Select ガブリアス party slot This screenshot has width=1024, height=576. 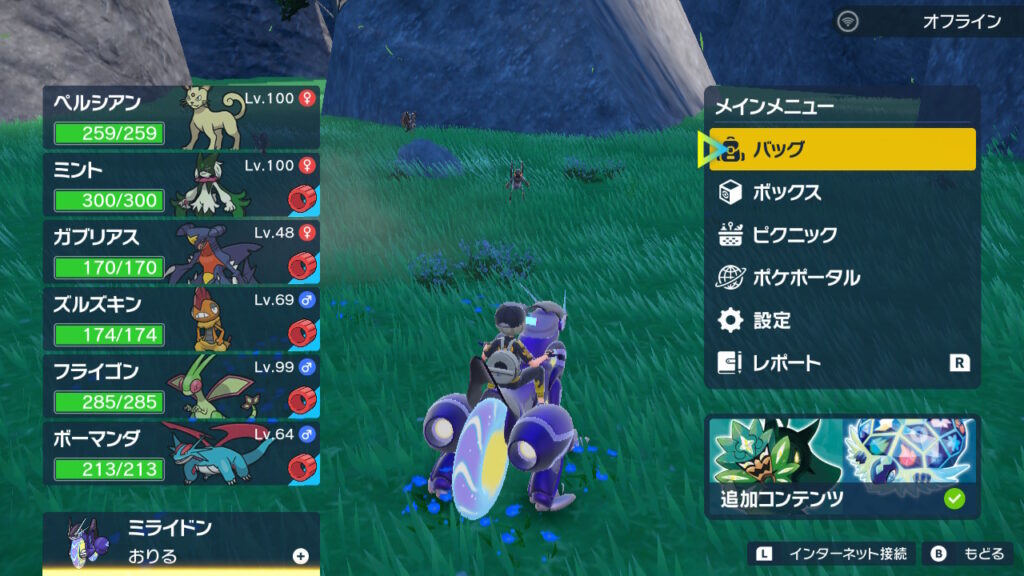point(181,253)
